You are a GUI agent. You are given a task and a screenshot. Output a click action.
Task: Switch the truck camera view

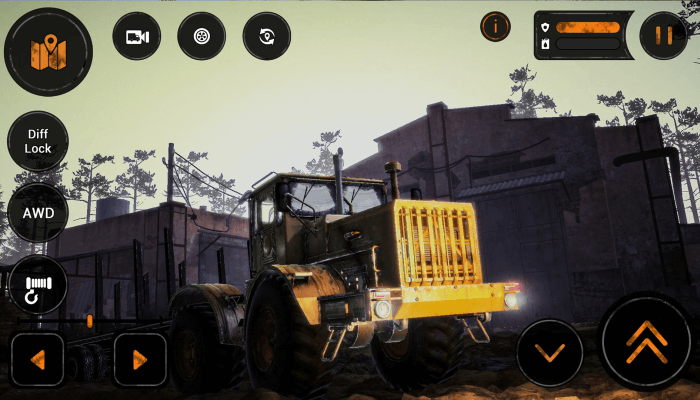[136, 36]
